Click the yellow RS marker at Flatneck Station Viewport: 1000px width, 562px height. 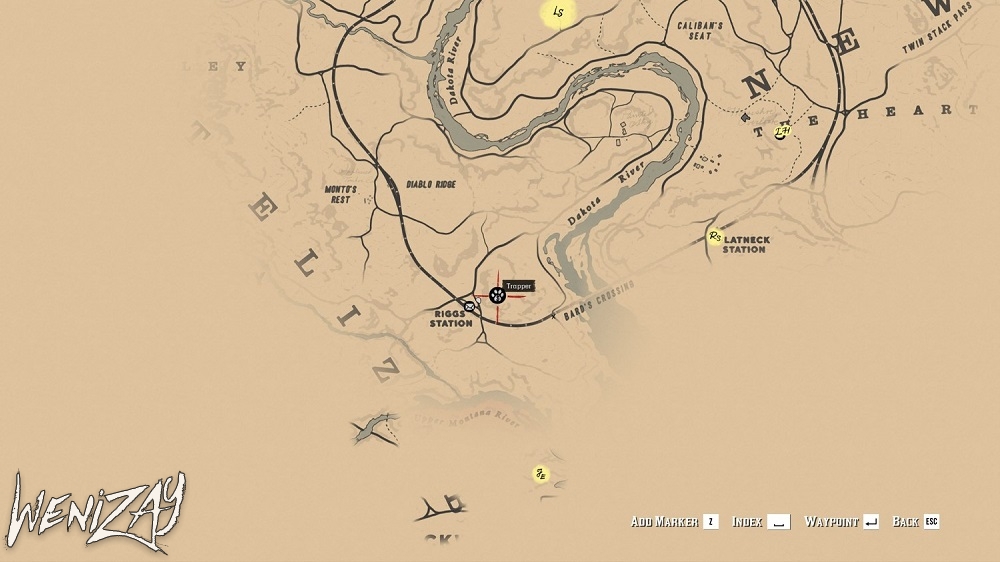714,237
